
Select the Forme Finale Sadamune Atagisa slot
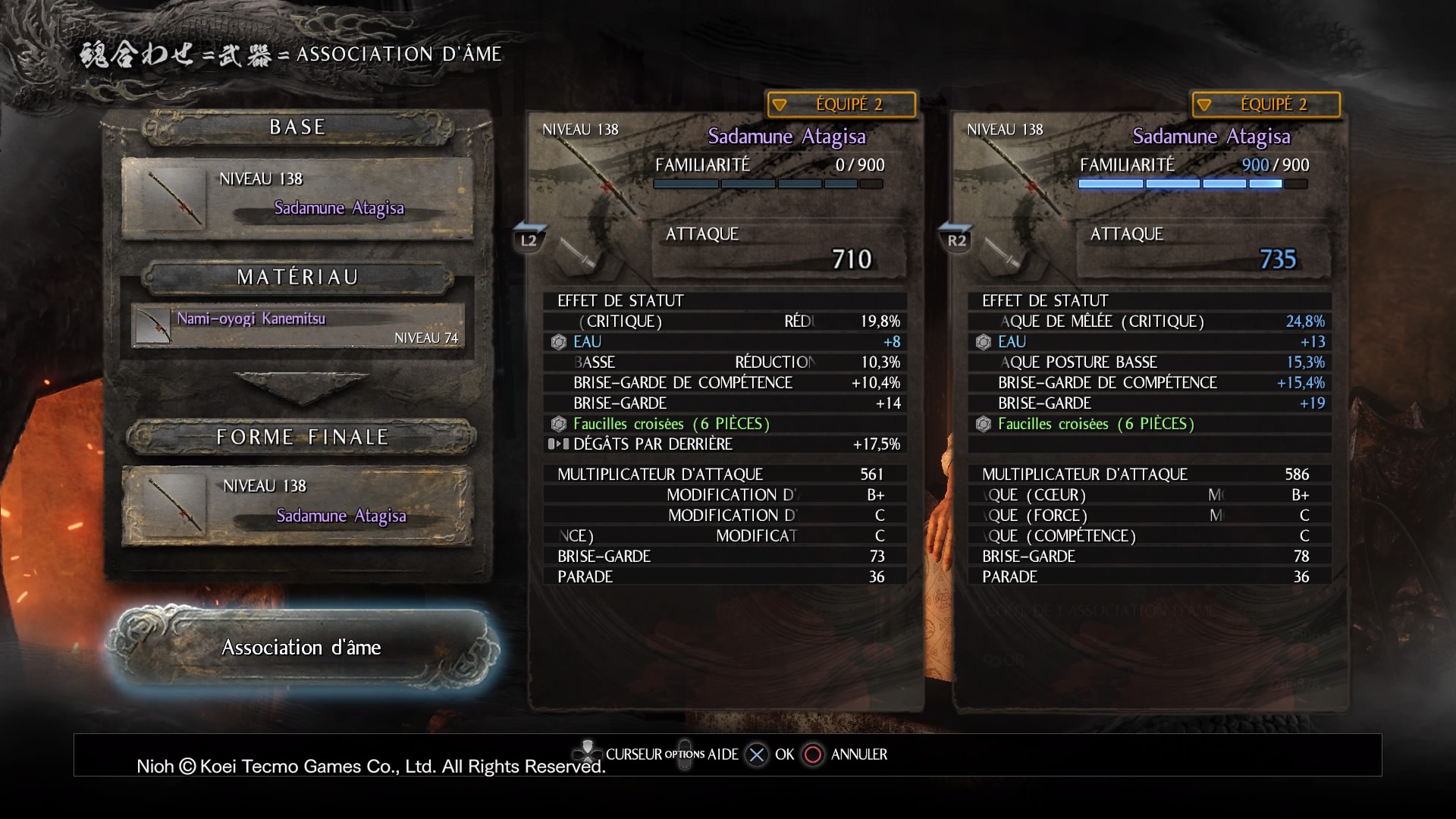click(298, 505)
